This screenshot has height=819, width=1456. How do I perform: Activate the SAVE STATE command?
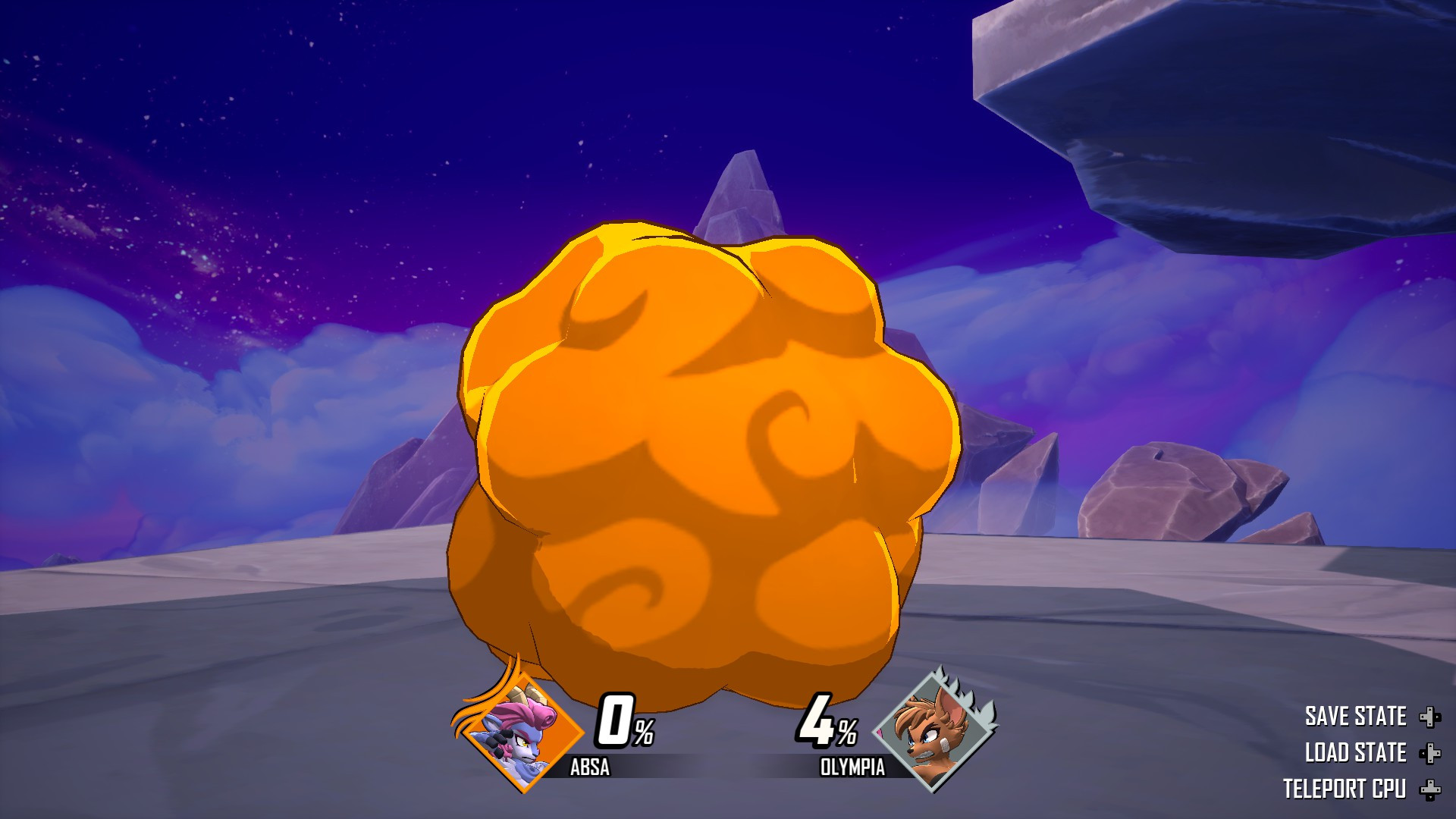click(x=1355, y=716)
